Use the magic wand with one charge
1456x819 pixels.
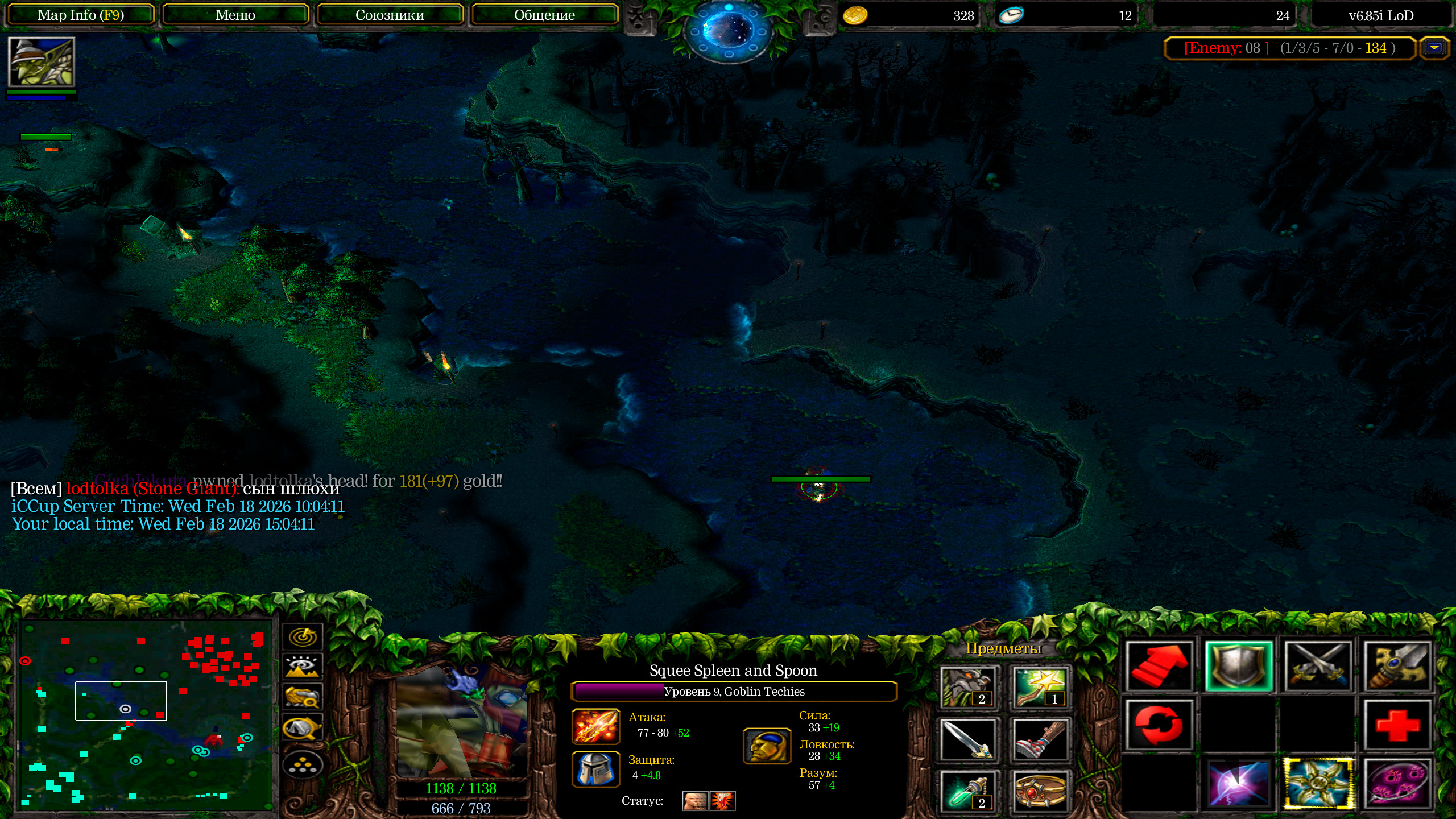(1040, 688)
